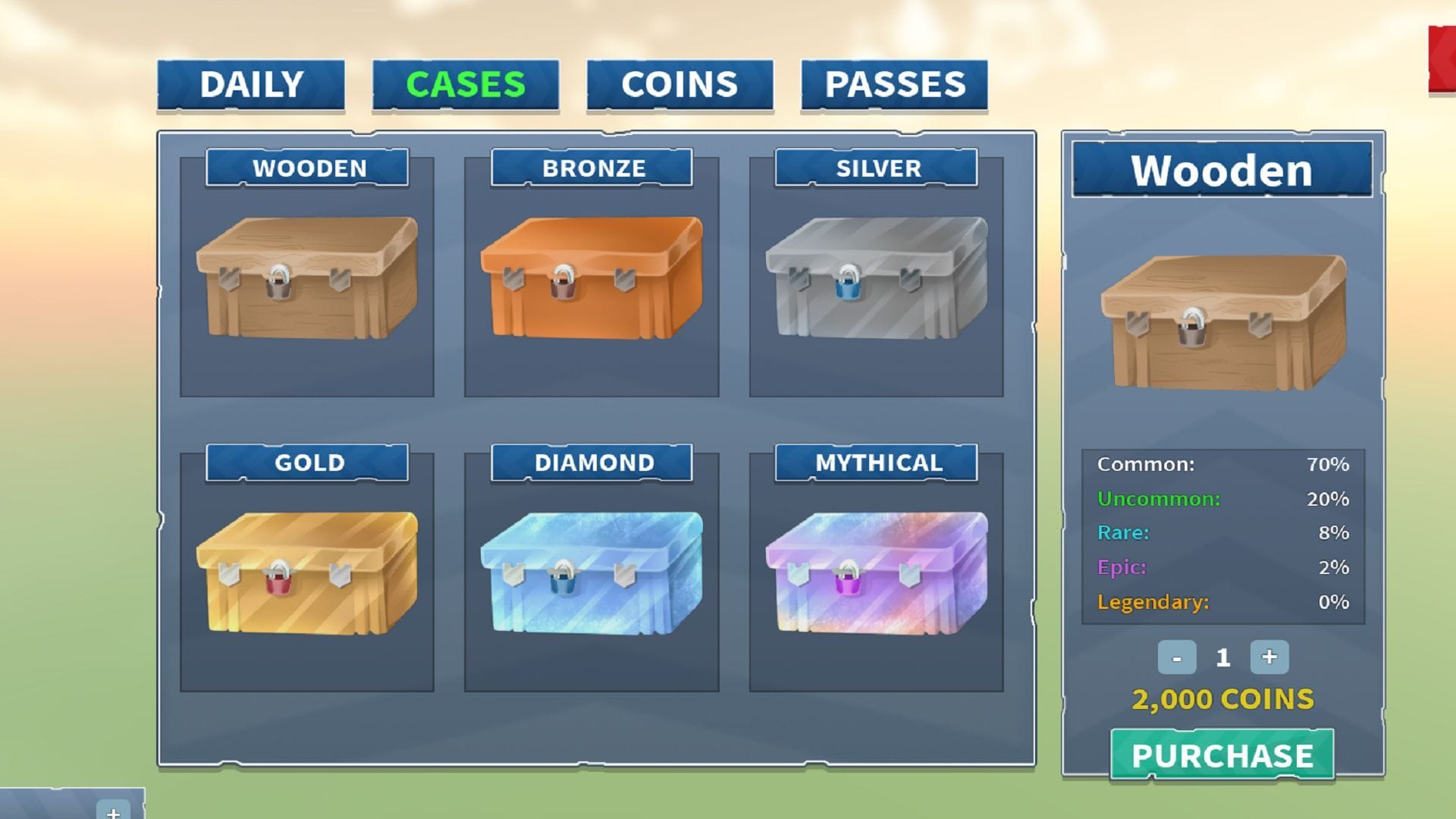
Task: Select the CASES tab
Action: pyautogui.click(x=465, y=83)
